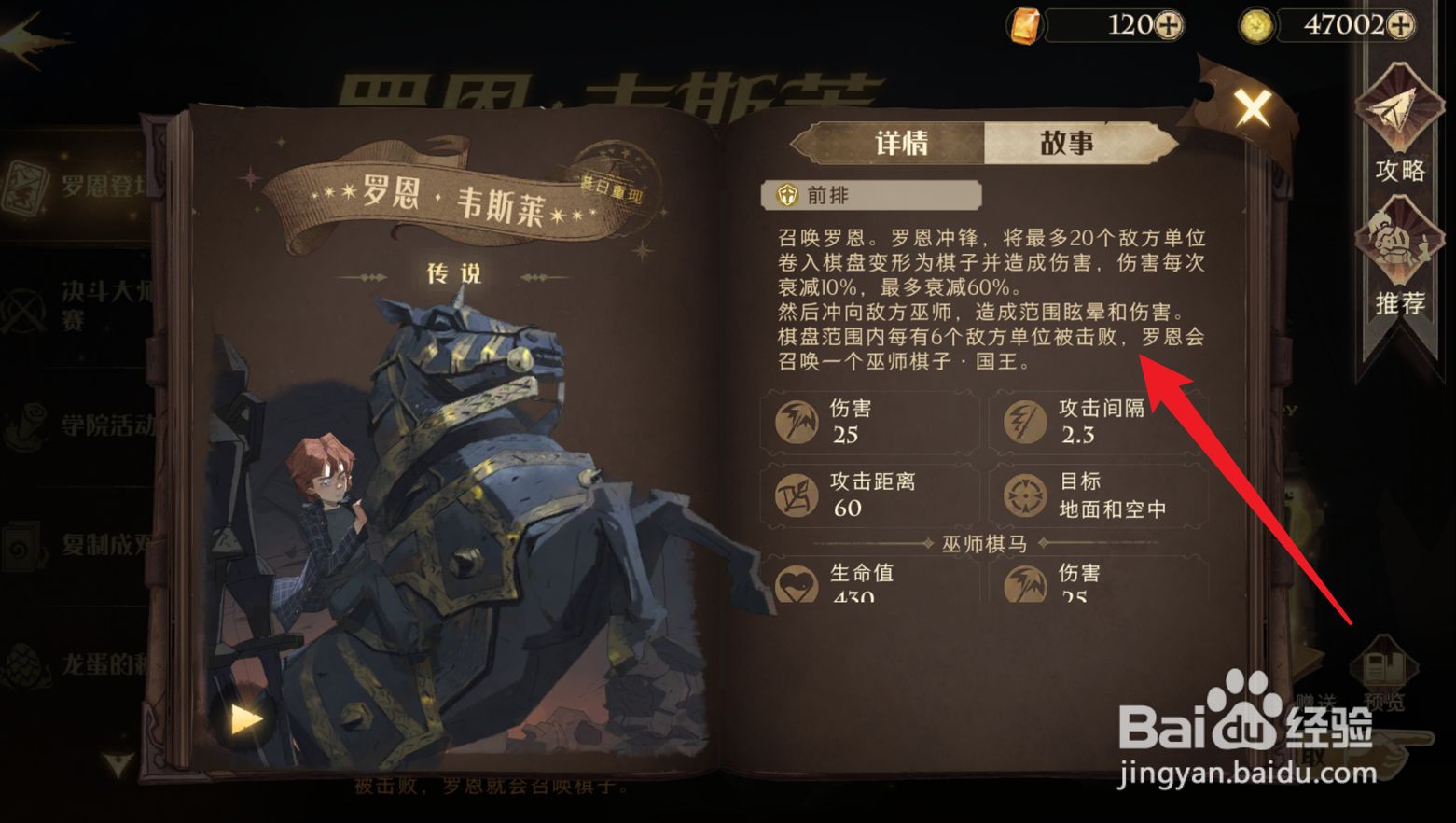The width and height of the screenshot is (1456, 823).
Task: Open the 决斗大师赛 dueling icon
Action: [23, 310]
